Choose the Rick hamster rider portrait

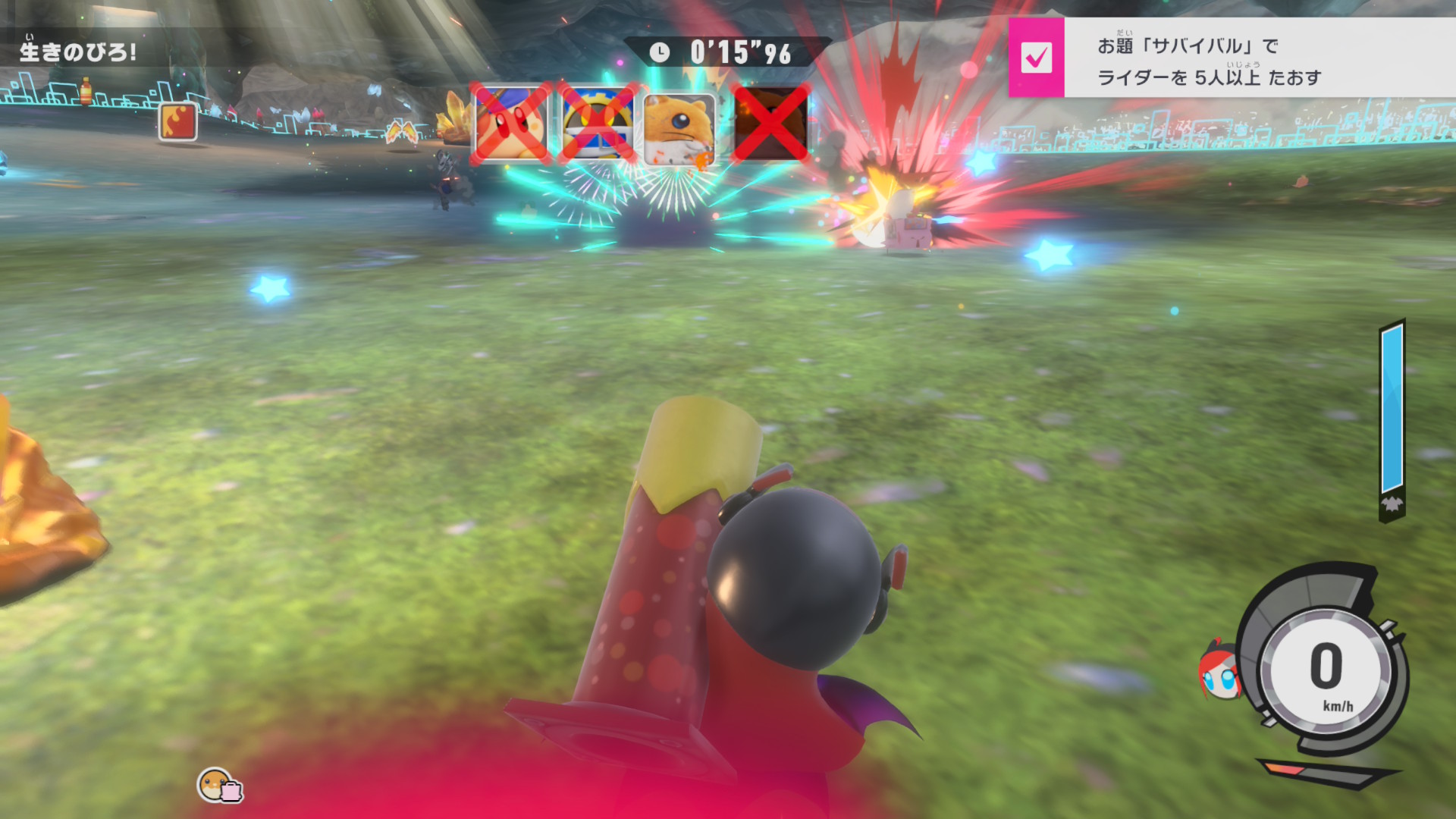(x=680, y=127)
